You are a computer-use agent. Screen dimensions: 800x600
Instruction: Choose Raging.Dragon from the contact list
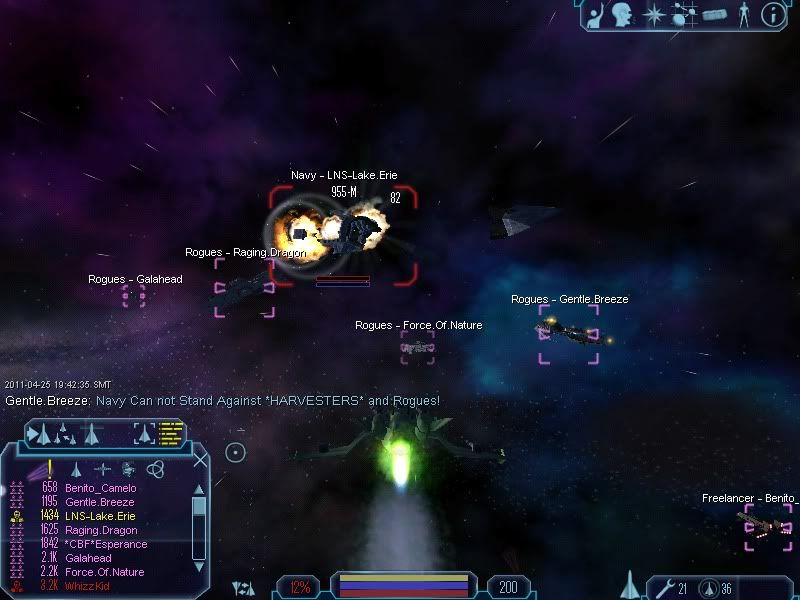point(101,530)
